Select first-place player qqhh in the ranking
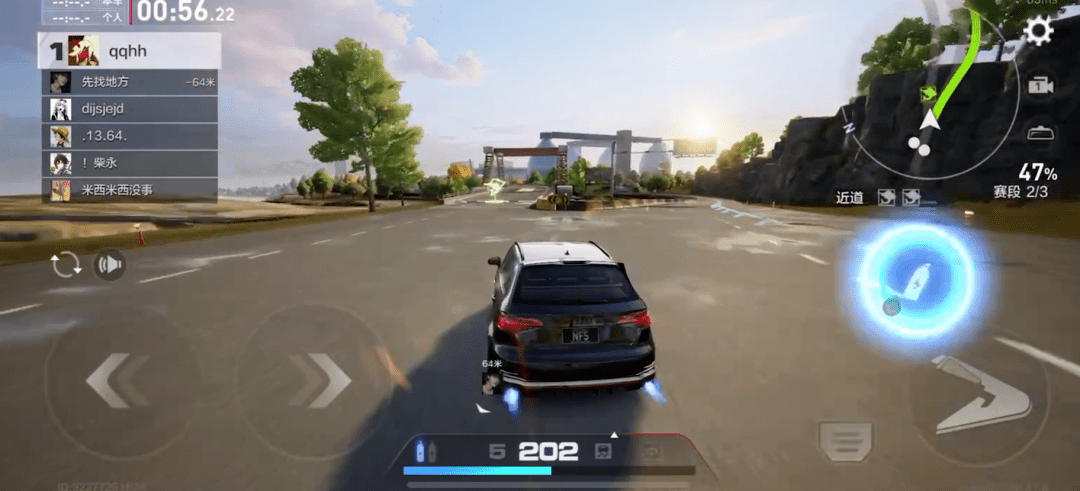The height and width of the screenshot is (491, 1080). 129,50
